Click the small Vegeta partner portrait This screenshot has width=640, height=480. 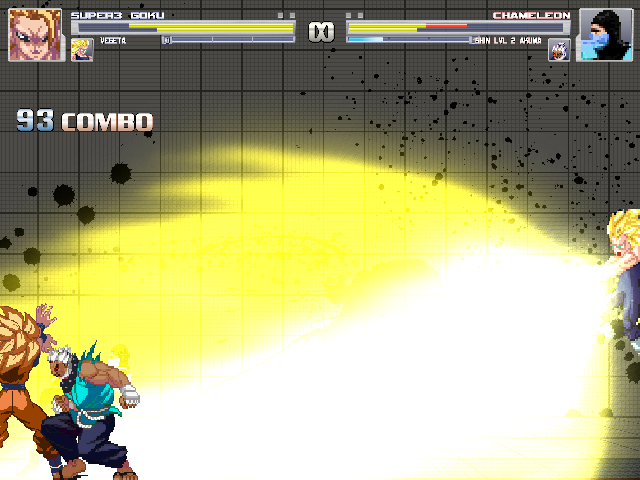point(82,49)
